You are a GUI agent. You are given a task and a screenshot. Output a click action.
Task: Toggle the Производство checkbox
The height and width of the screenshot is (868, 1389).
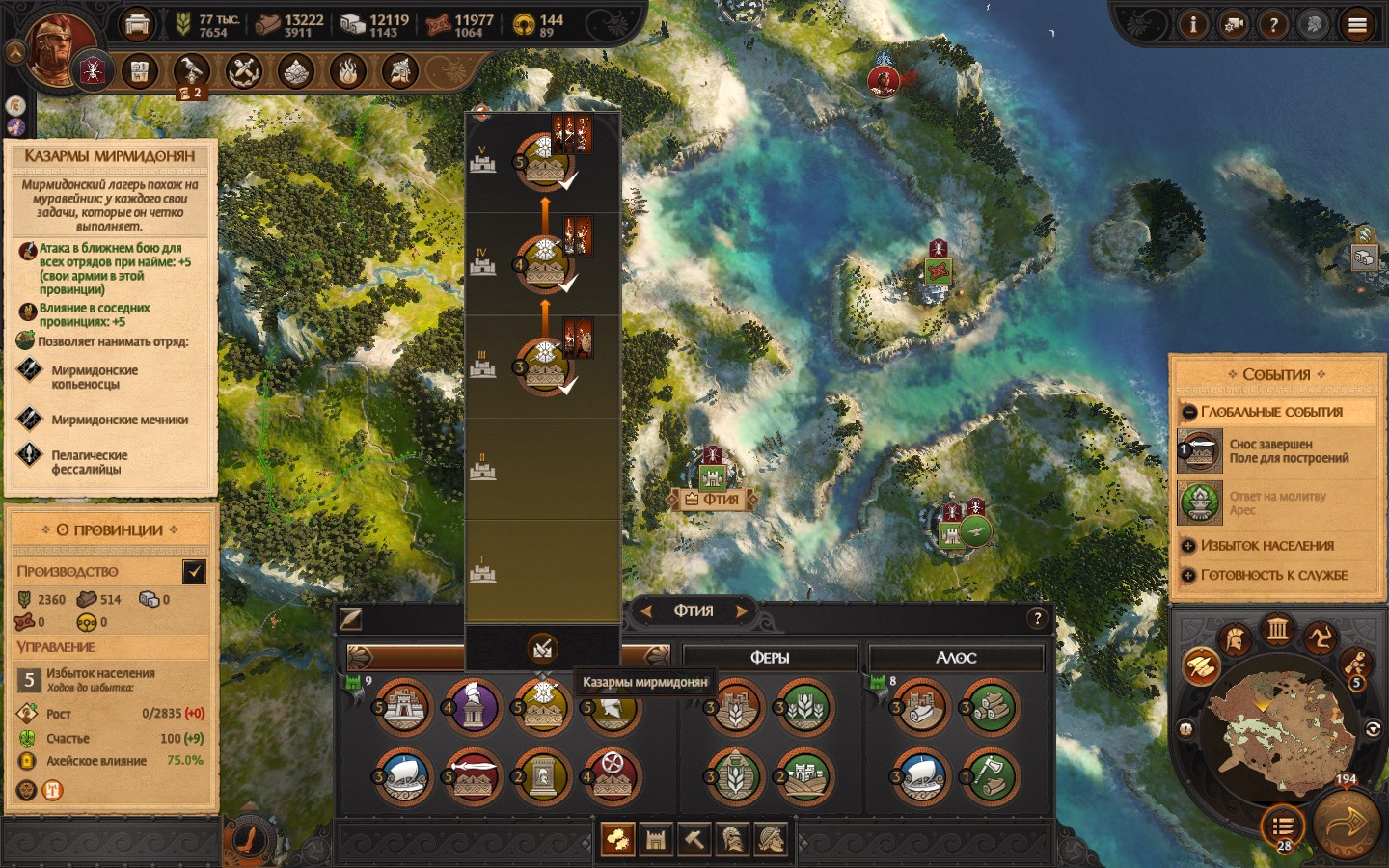click(194, 572)
